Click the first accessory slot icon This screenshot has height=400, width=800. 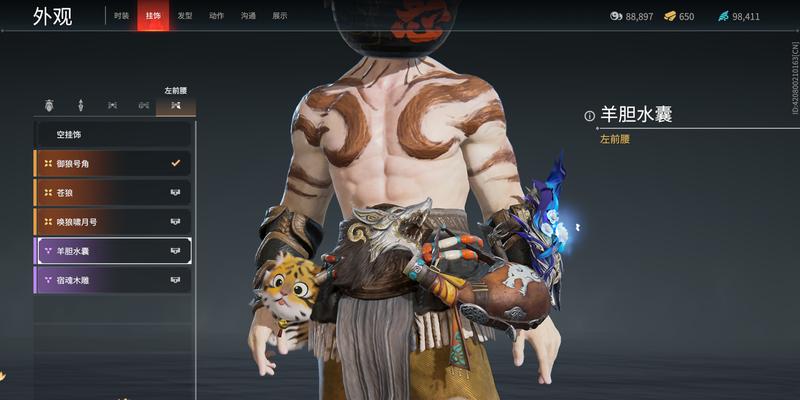click(x=49, y=105)
